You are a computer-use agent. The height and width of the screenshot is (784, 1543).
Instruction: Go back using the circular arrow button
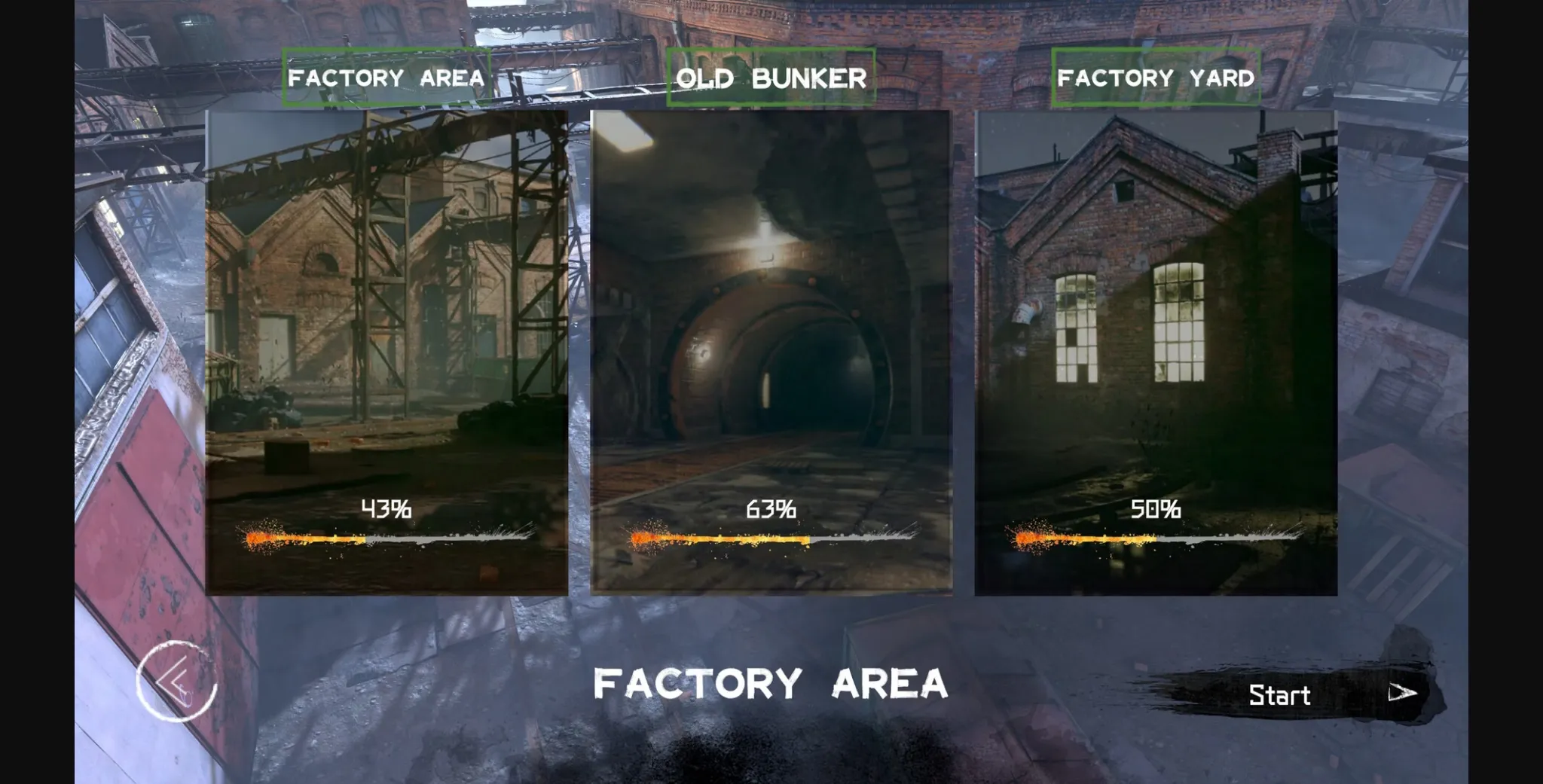click(x=176, y=682)
